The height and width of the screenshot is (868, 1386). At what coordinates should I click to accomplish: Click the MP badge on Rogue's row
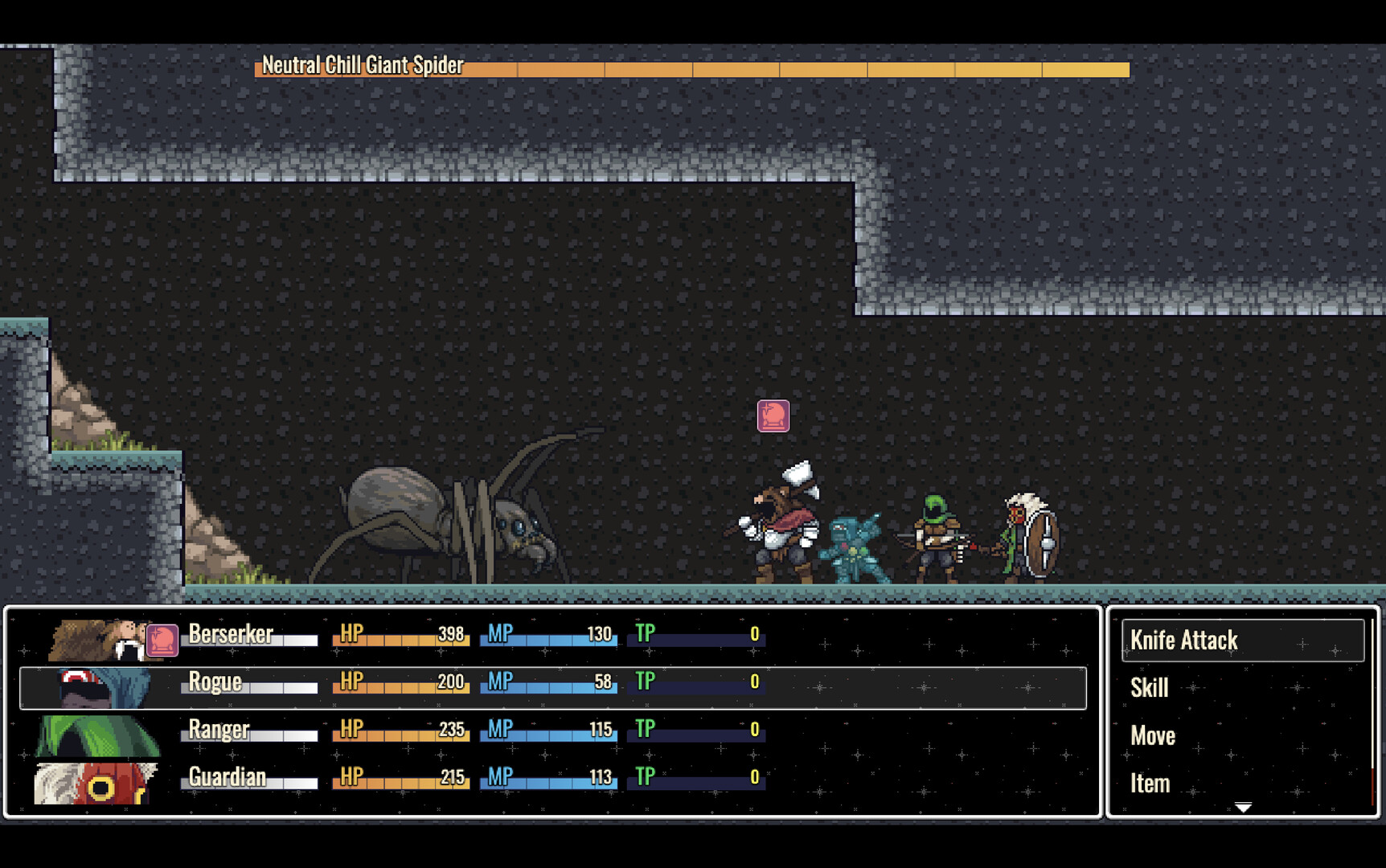click(x=500, y=682)
